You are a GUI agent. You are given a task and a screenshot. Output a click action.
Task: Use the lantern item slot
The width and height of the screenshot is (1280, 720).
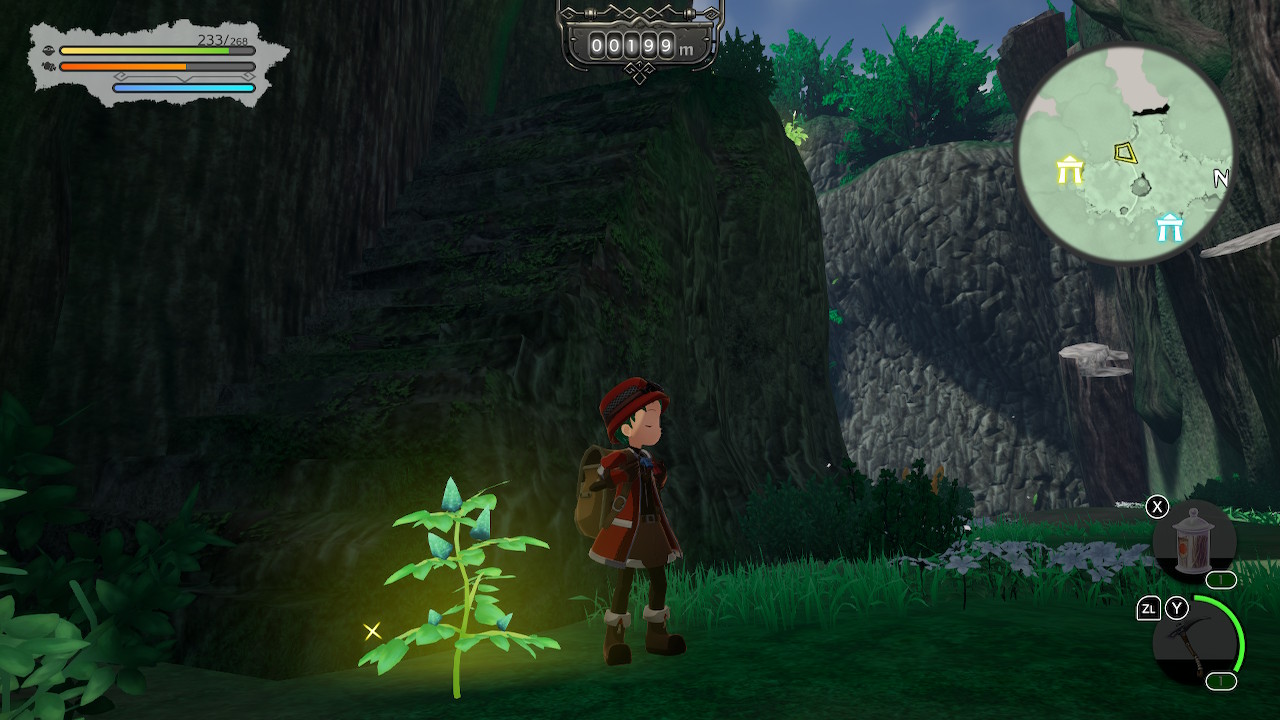[x=1194, y=542]
